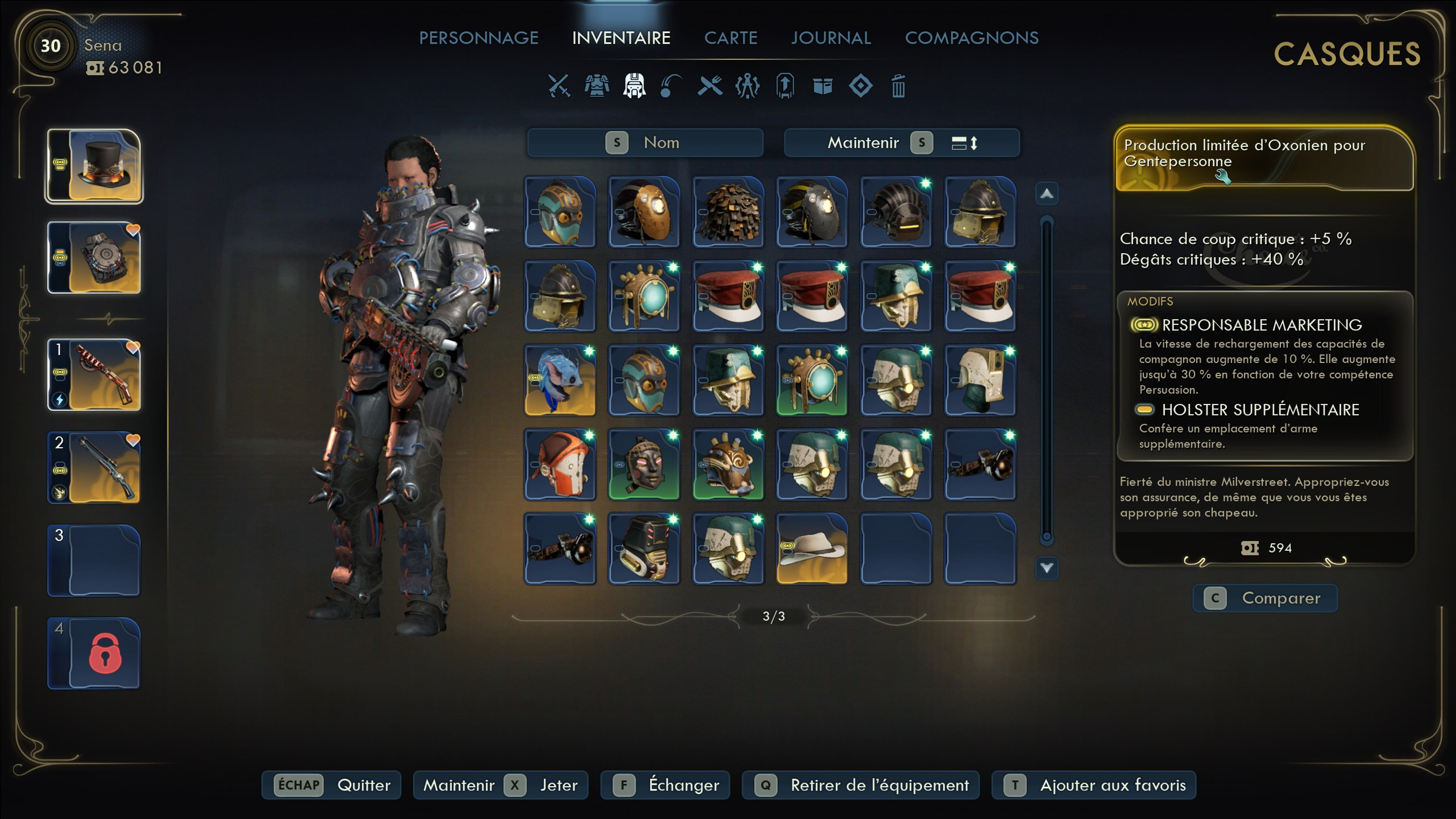Go to the JOURNAL tab
1456x819 pixels.
pyautogui.click(x=830, y=38)
